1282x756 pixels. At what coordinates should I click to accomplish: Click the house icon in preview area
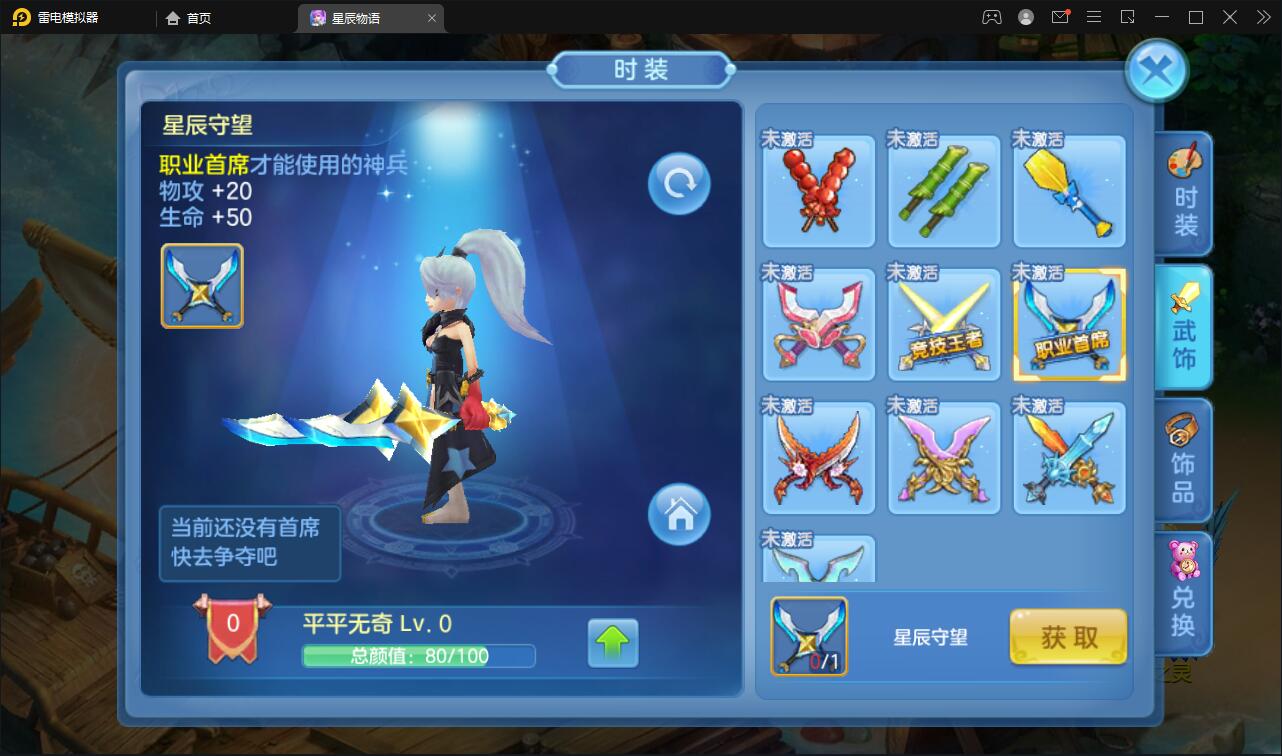[679, 515]
